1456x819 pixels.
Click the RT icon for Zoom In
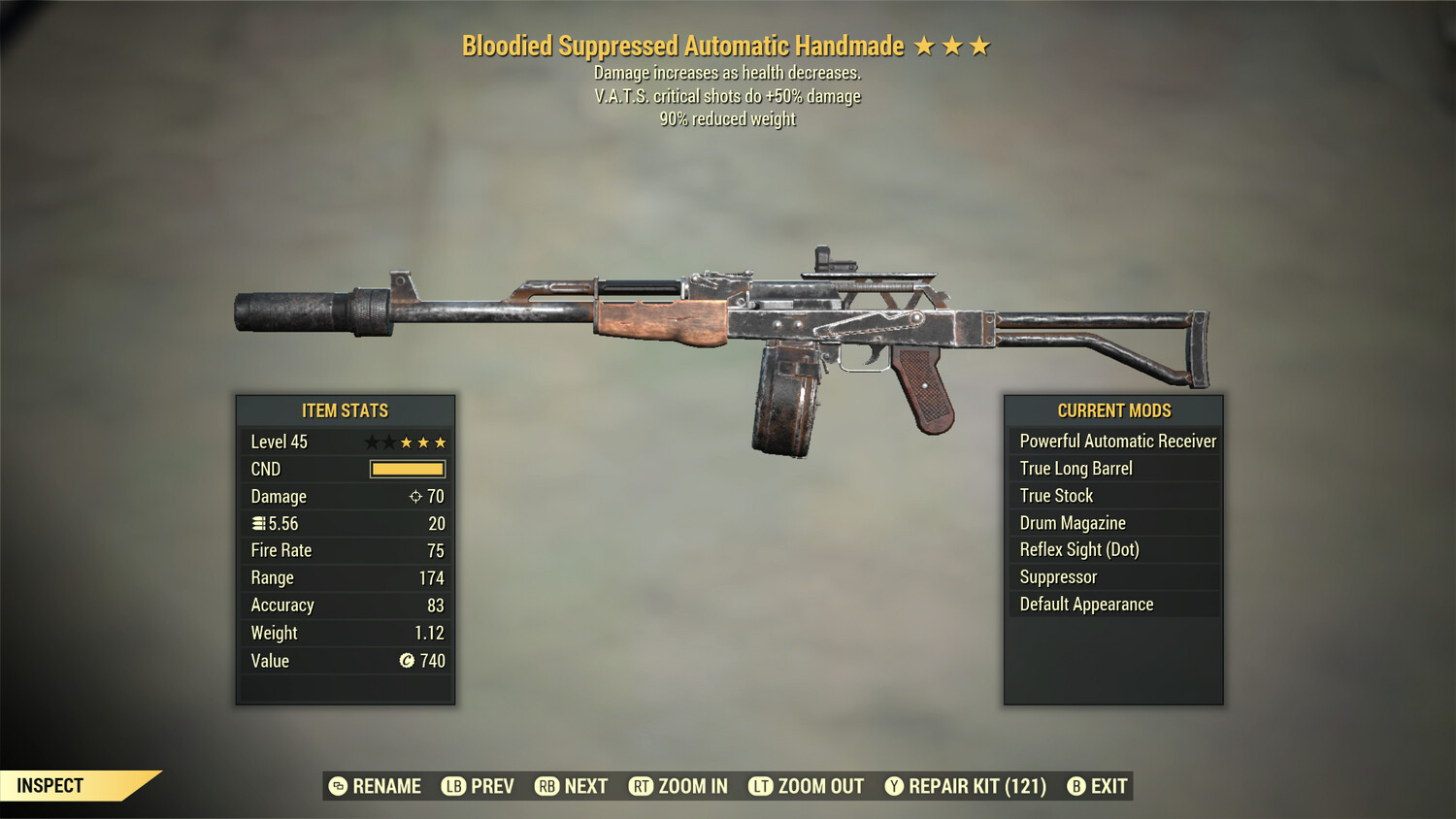642,786
